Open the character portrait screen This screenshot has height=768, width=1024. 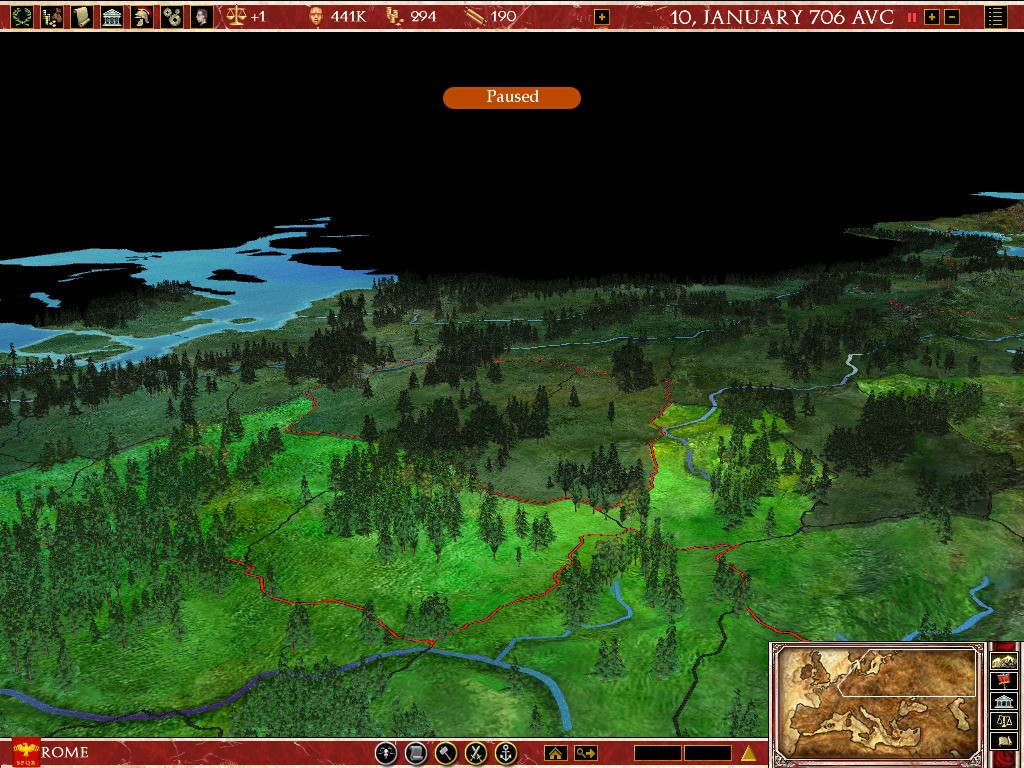(202, 16)
